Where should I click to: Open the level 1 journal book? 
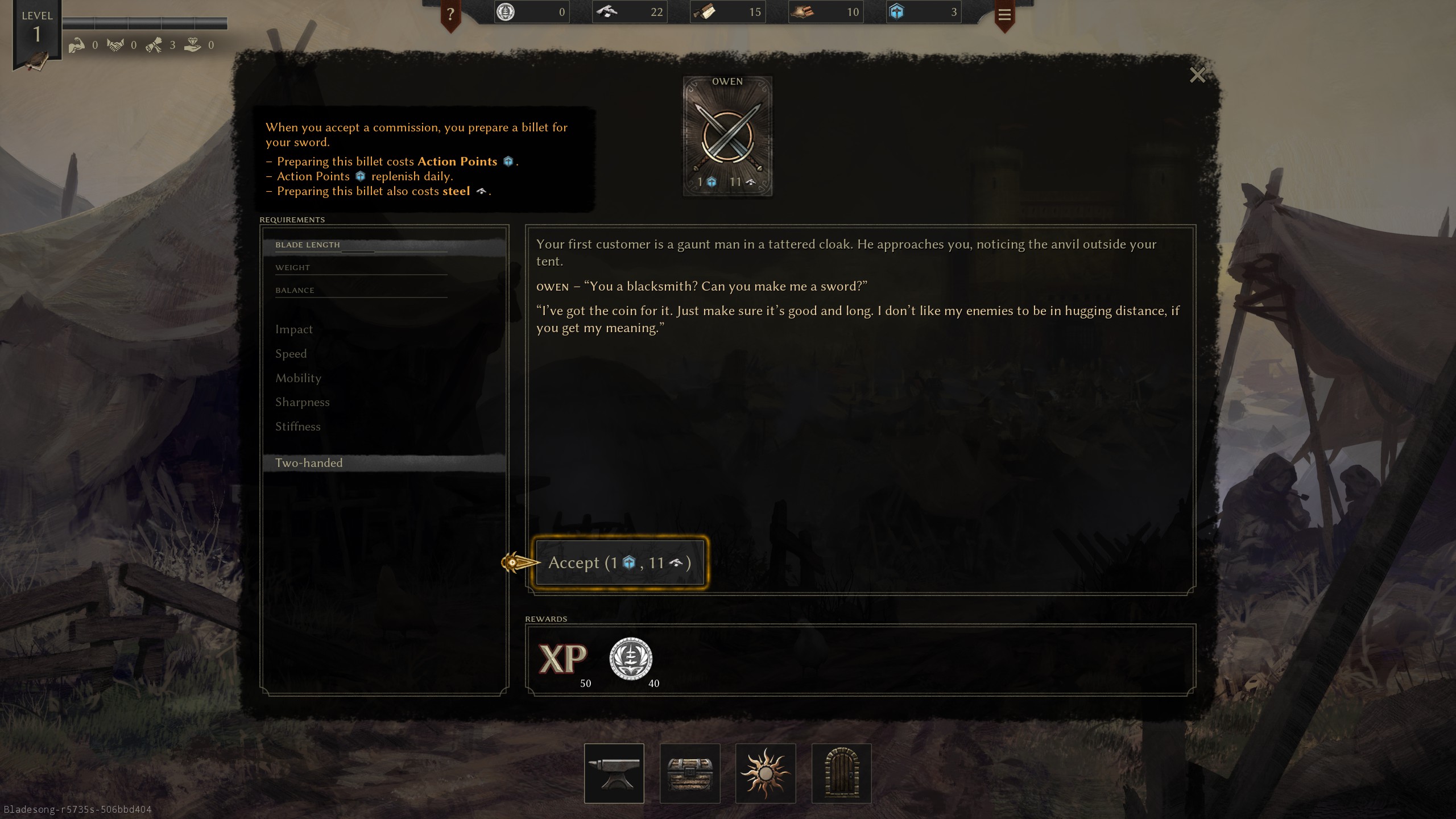point(36,60)
